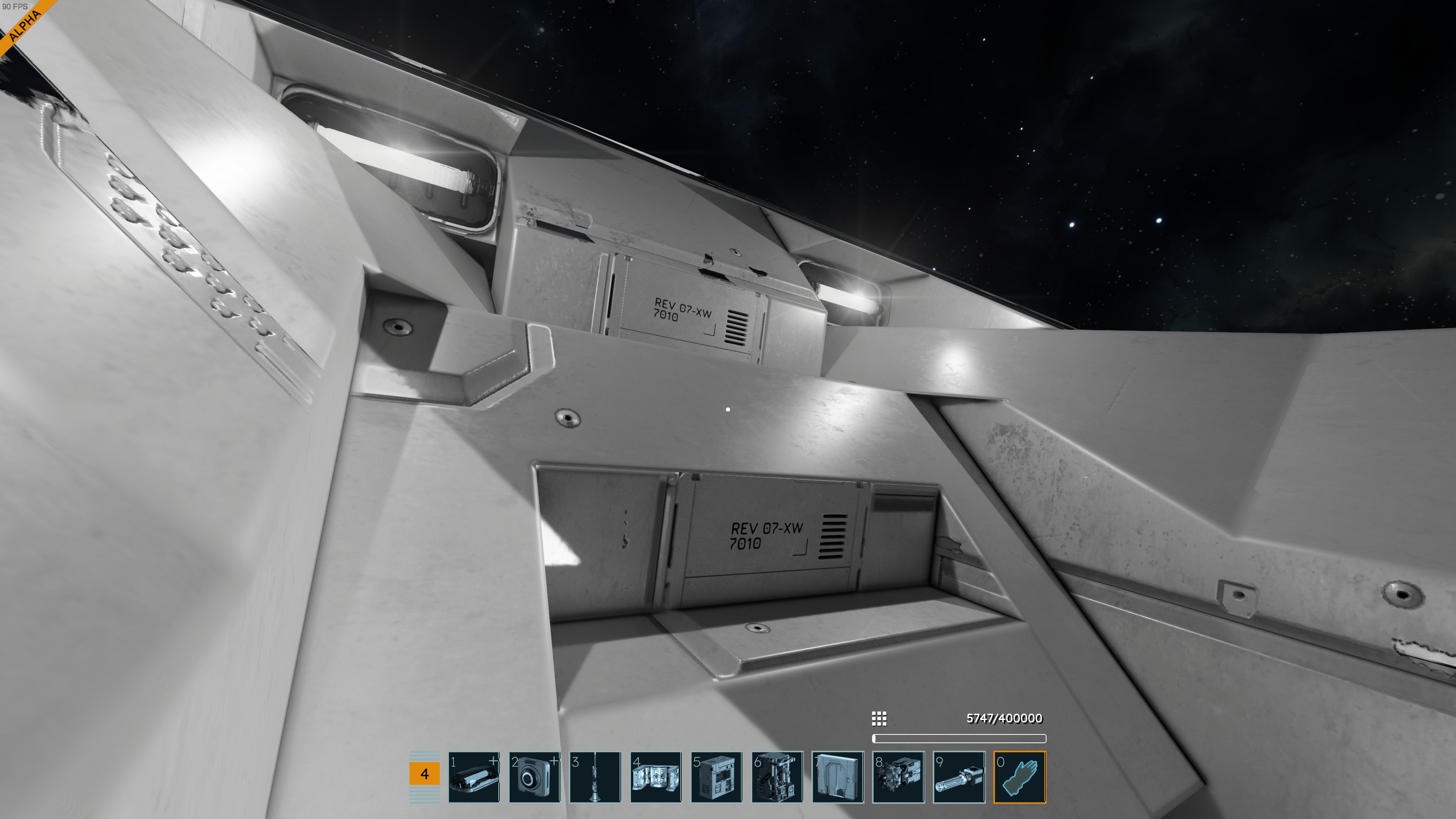
Task: Select the glove hand tool in slot 0
Action: pyautogui.click(x=1020, y=777)
